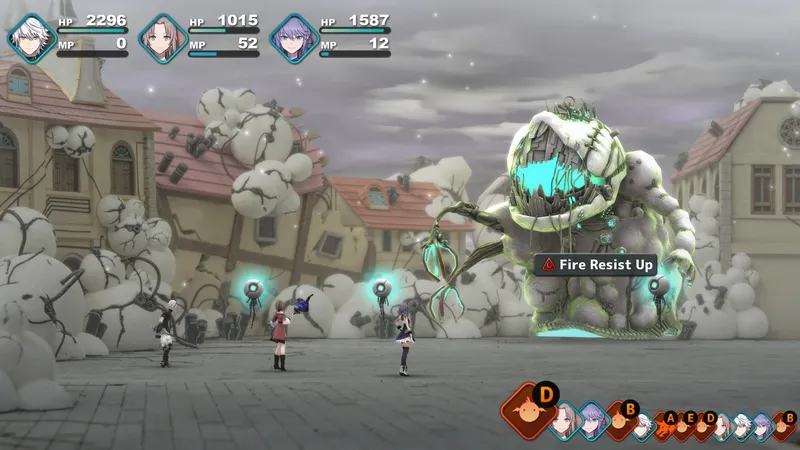Select the white-haired party member portrait
Screen dimensions: 800x450
coord(32,38)
